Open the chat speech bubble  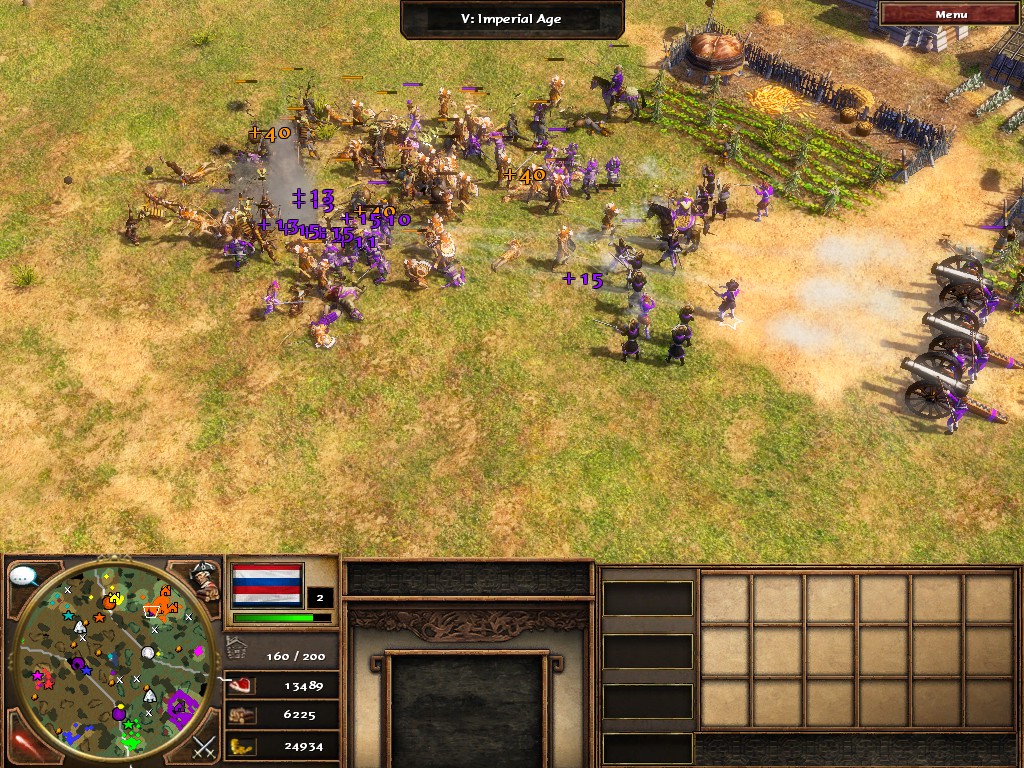(24, 577)
